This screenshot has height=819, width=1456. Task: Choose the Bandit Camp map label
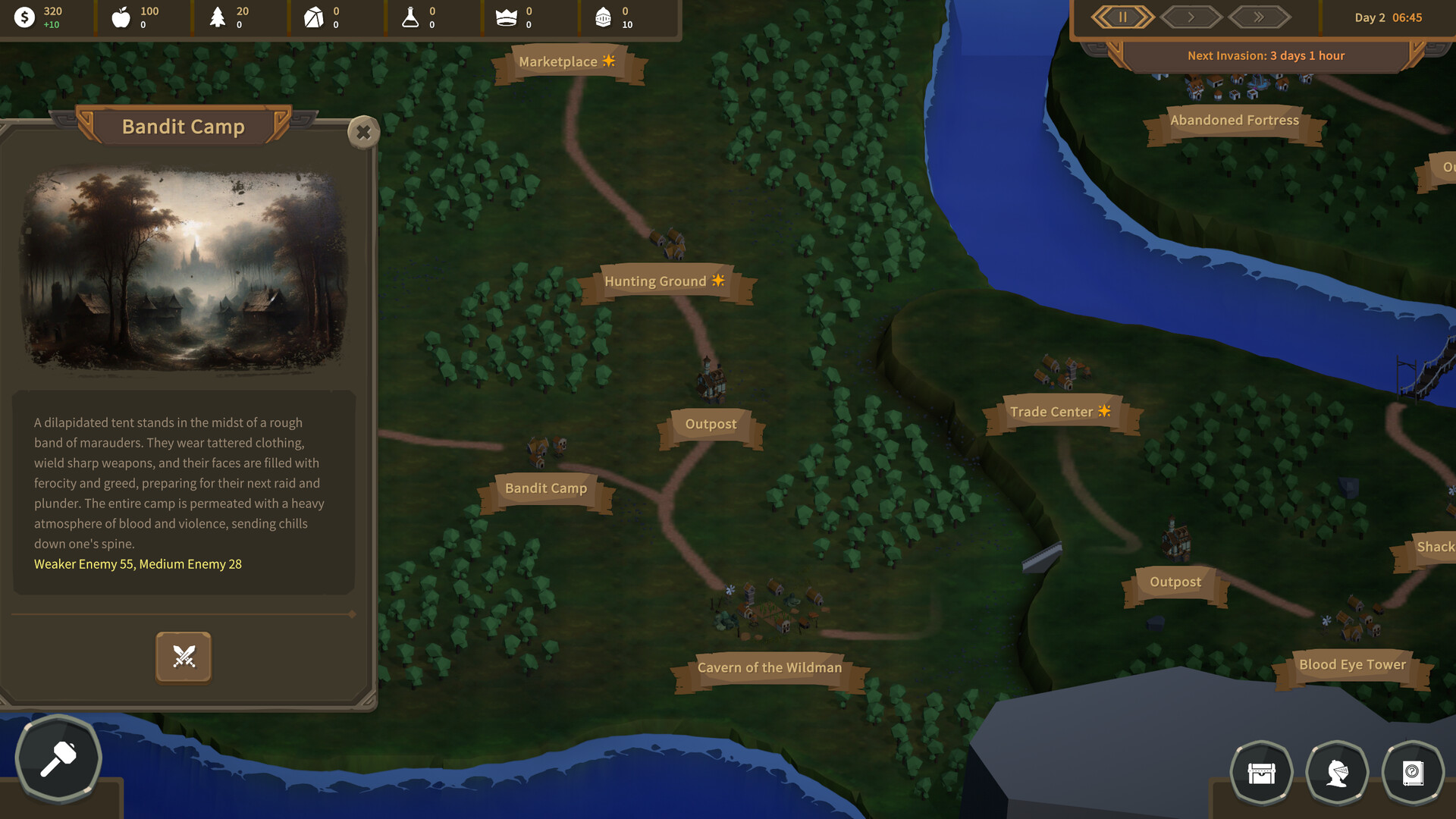(546, 488)
